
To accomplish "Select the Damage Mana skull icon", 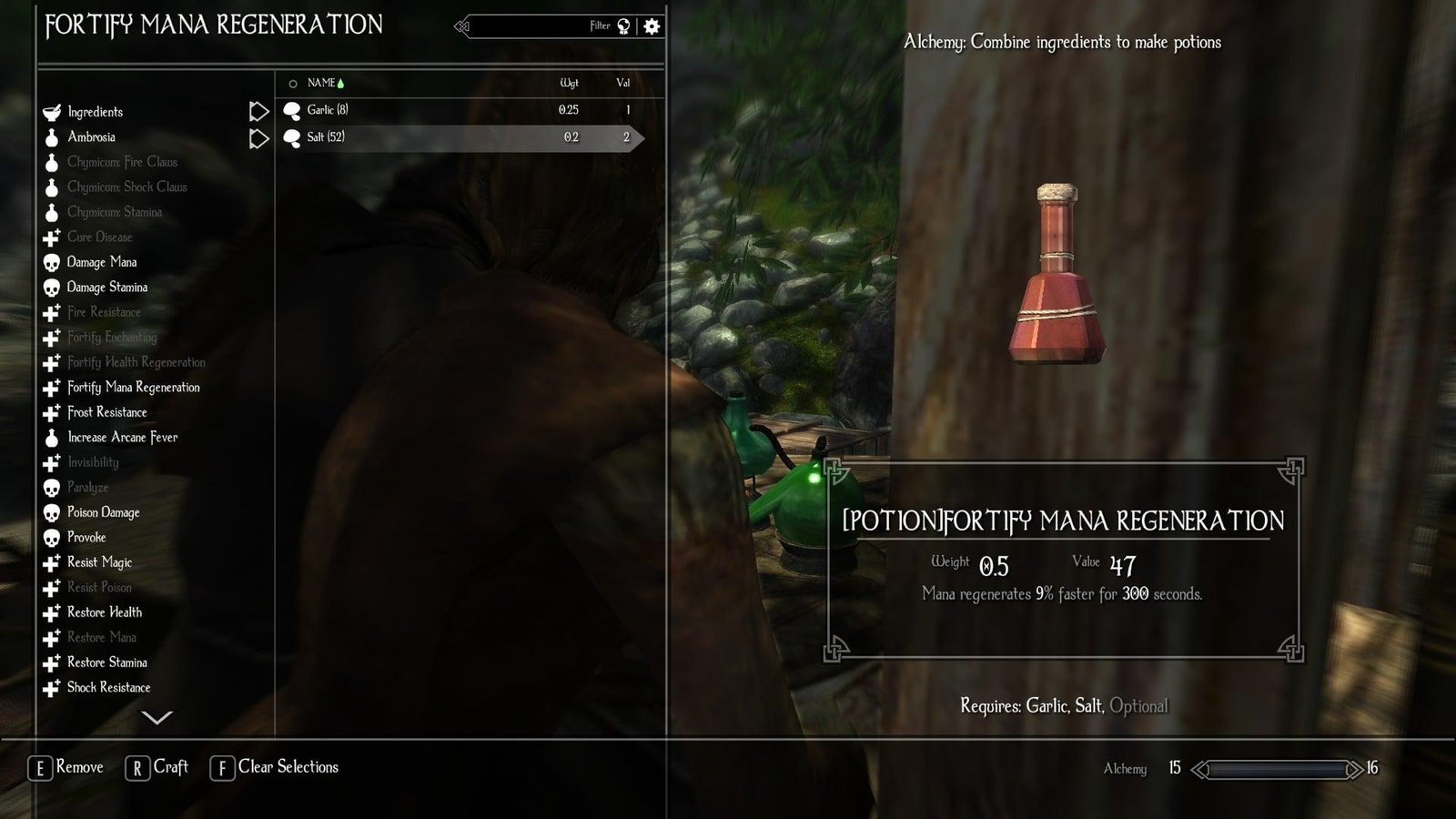I will click(51, 262).
